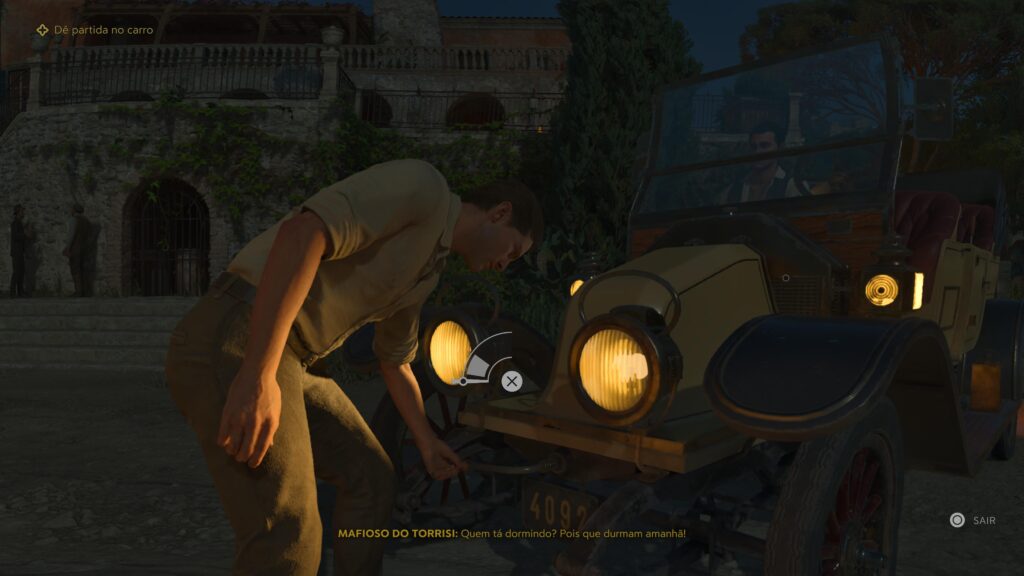Image resolution: width=1024 pixels, height=576 pixels.
Task: Select the "Dê partida no carro" objective tracker
Action: [x=96, y=30]
